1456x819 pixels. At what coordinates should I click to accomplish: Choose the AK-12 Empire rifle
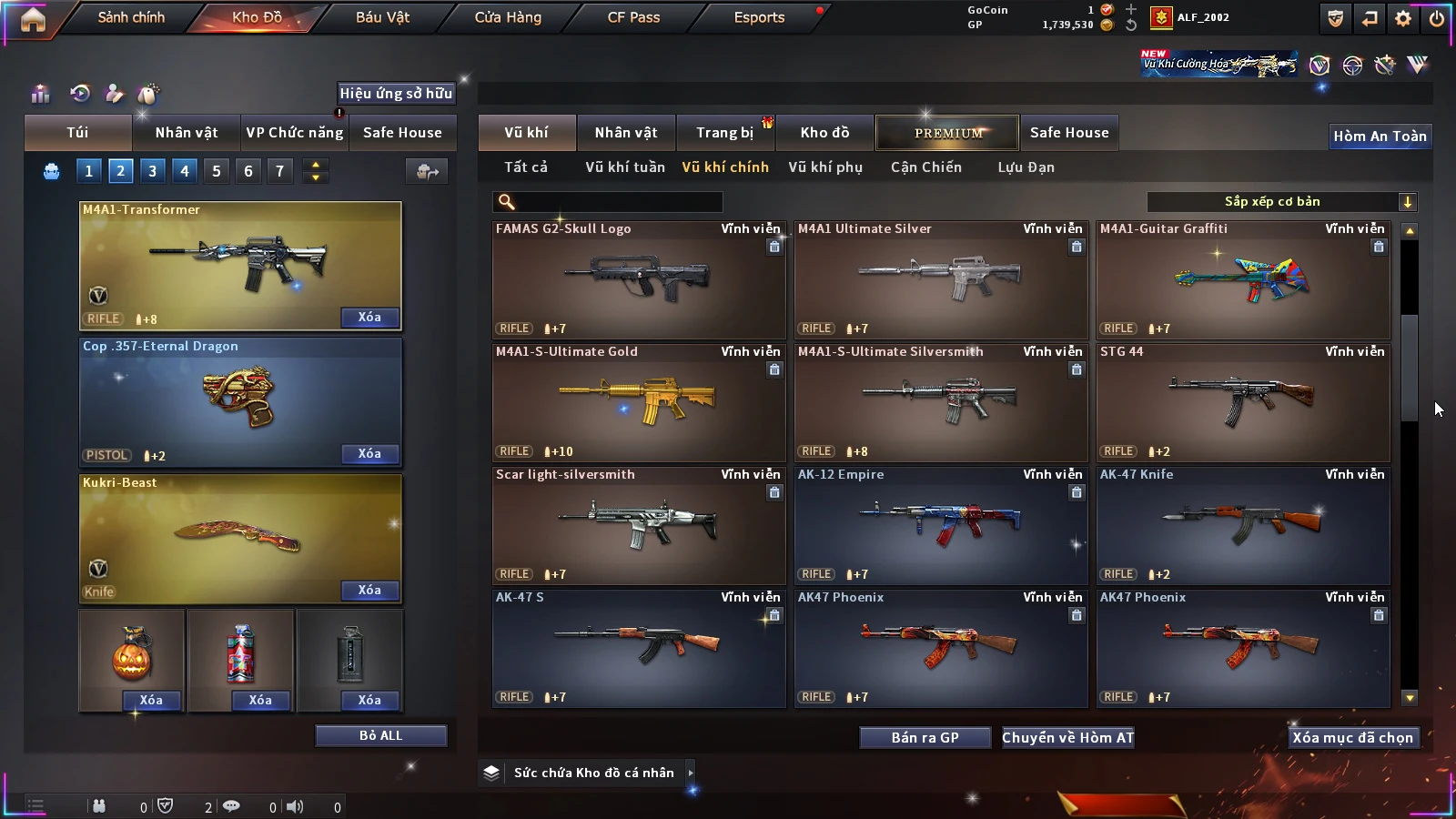pyautogui.click(x=940, y=525)
